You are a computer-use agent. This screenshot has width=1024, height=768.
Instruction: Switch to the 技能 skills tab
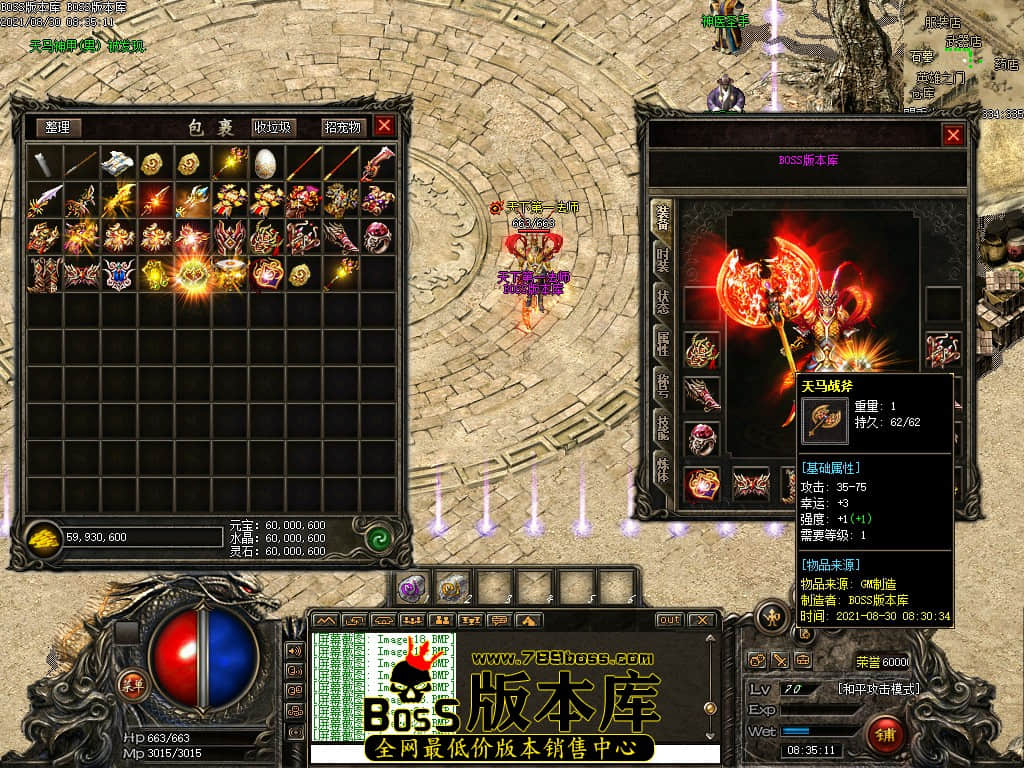(662, 427)
